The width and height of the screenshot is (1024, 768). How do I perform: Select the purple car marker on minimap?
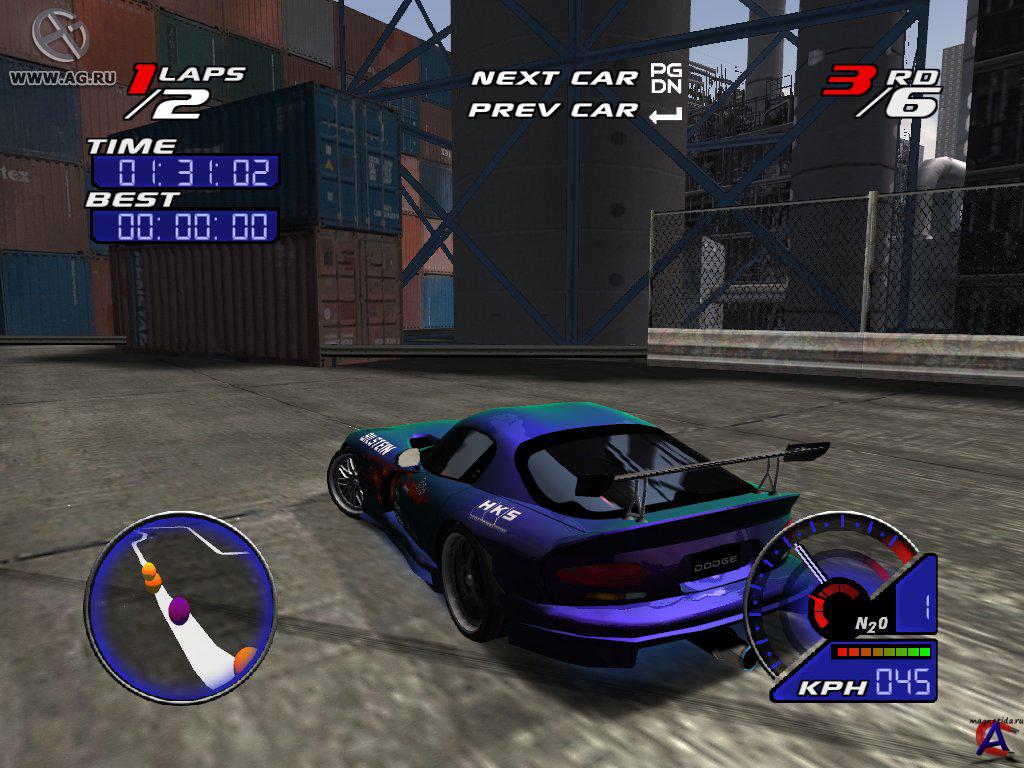(x=180, y=610)
